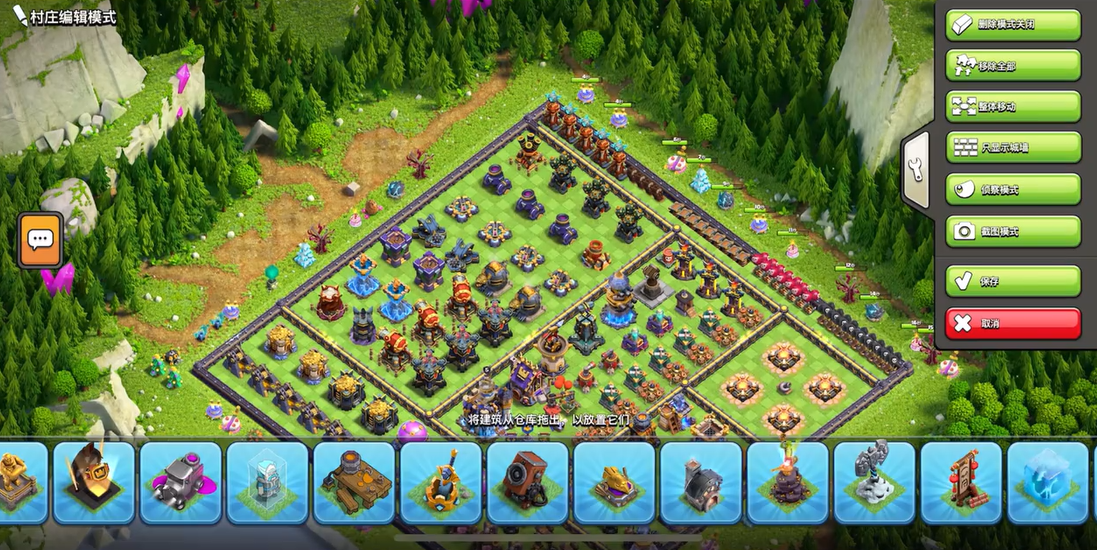The image size is (1097, 550).
Task: Toggle erase mode (删除模式关闭) button
Action: click(x=1013, y=24)
